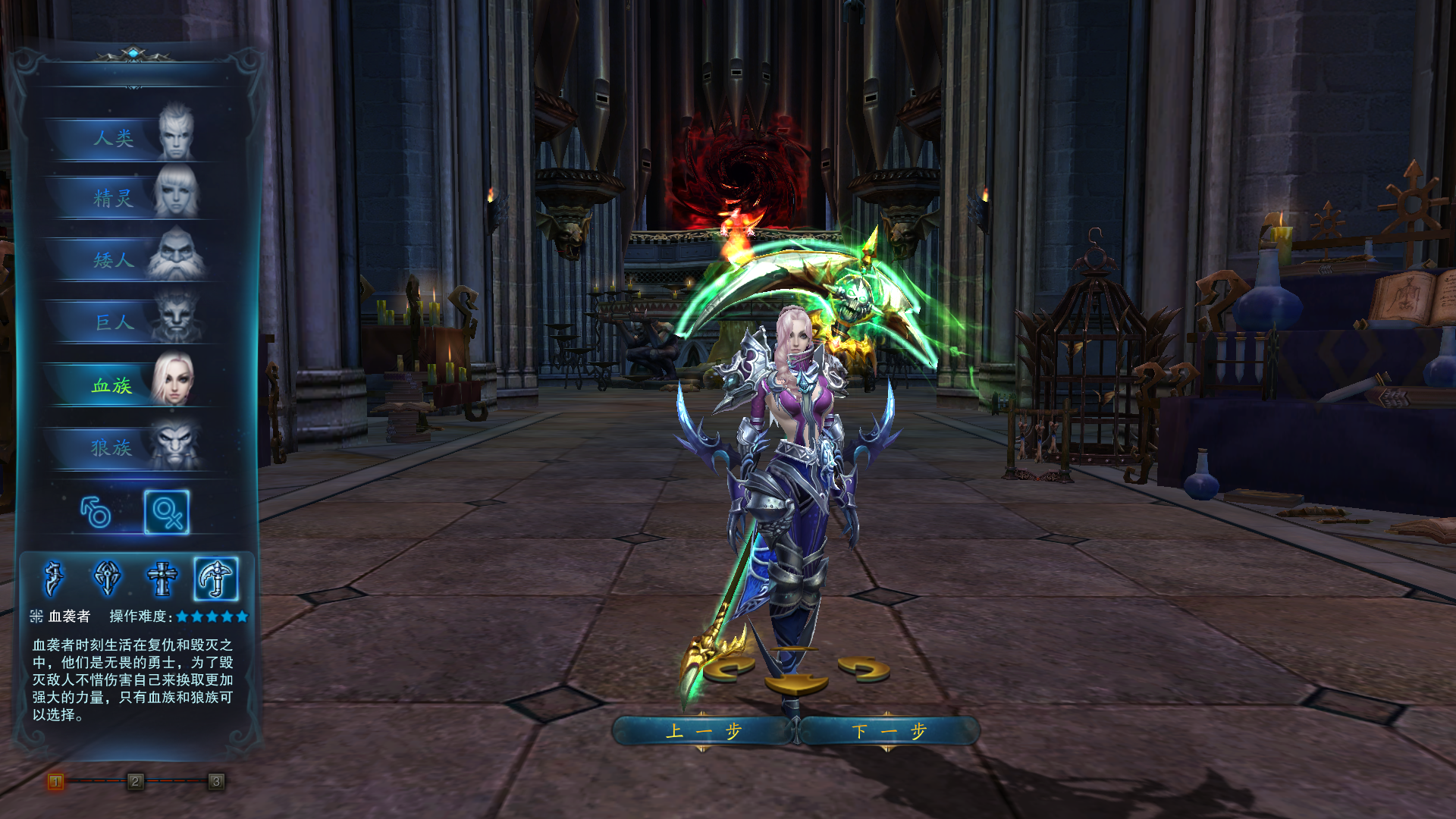The image size is (1456, 819).
Task: Choose the 精灵 (Elf) race
Action: click(129, 199)
